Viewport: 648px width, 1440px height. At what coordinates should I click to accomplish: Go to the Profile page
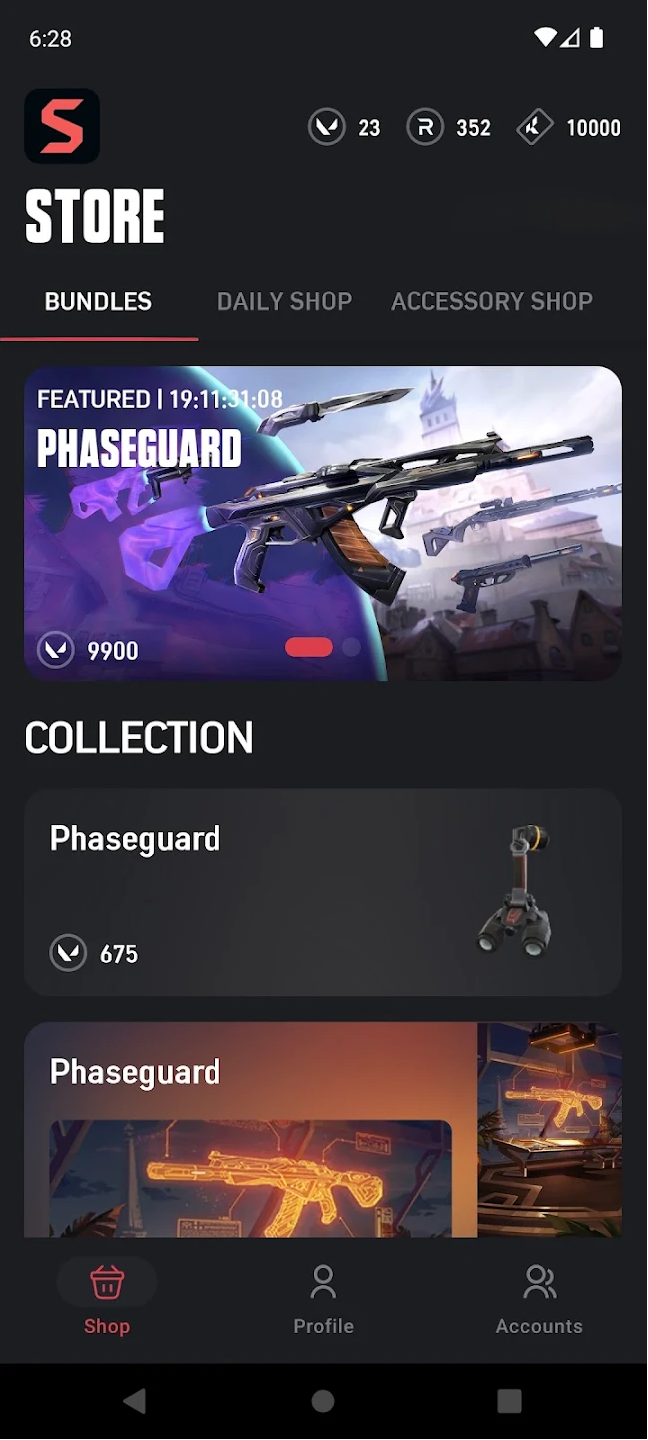pos(323,1299)
